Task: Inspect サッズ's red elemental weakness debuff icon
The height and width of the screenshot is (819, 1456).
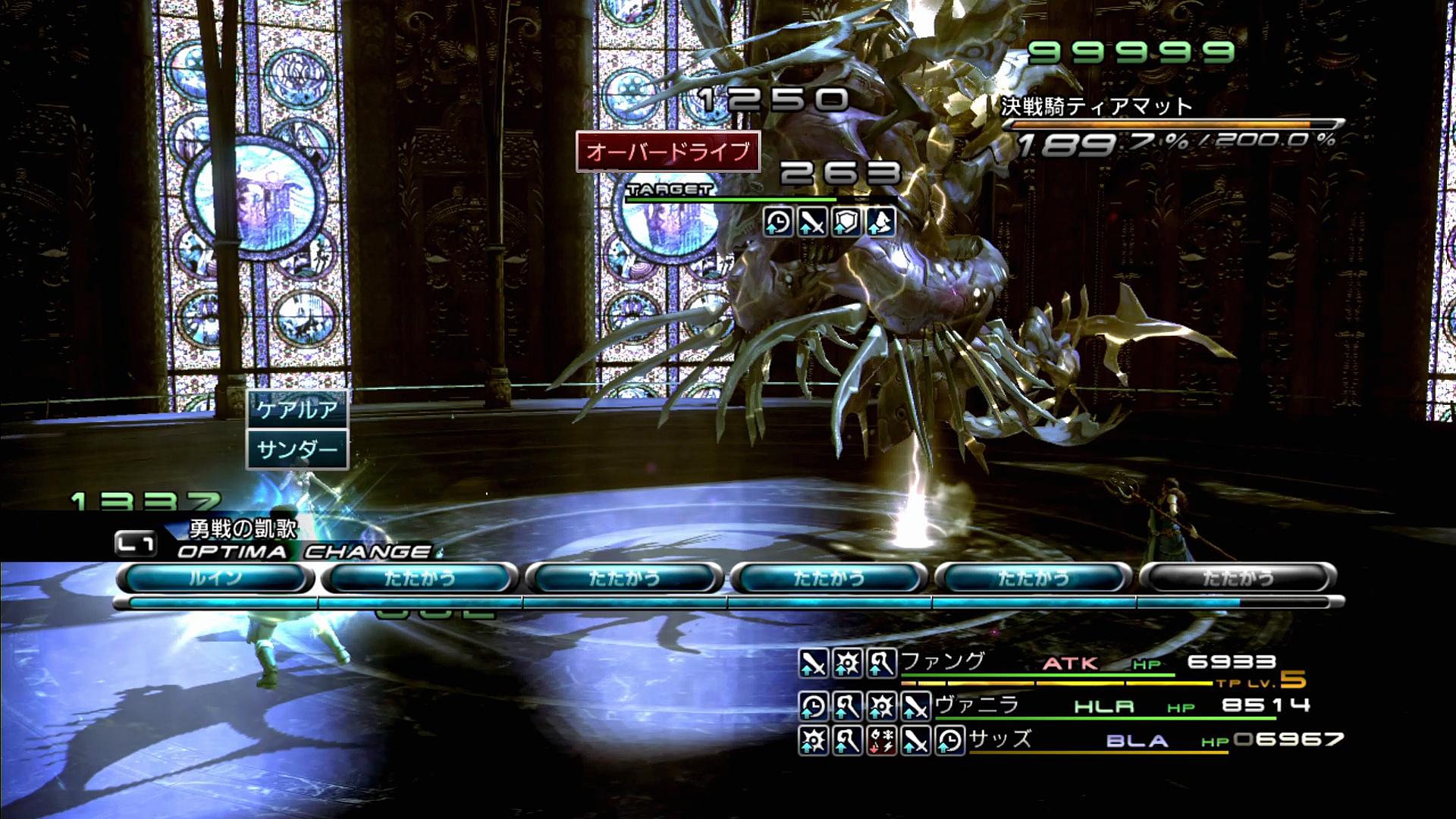Action: [x=881, y=741]
